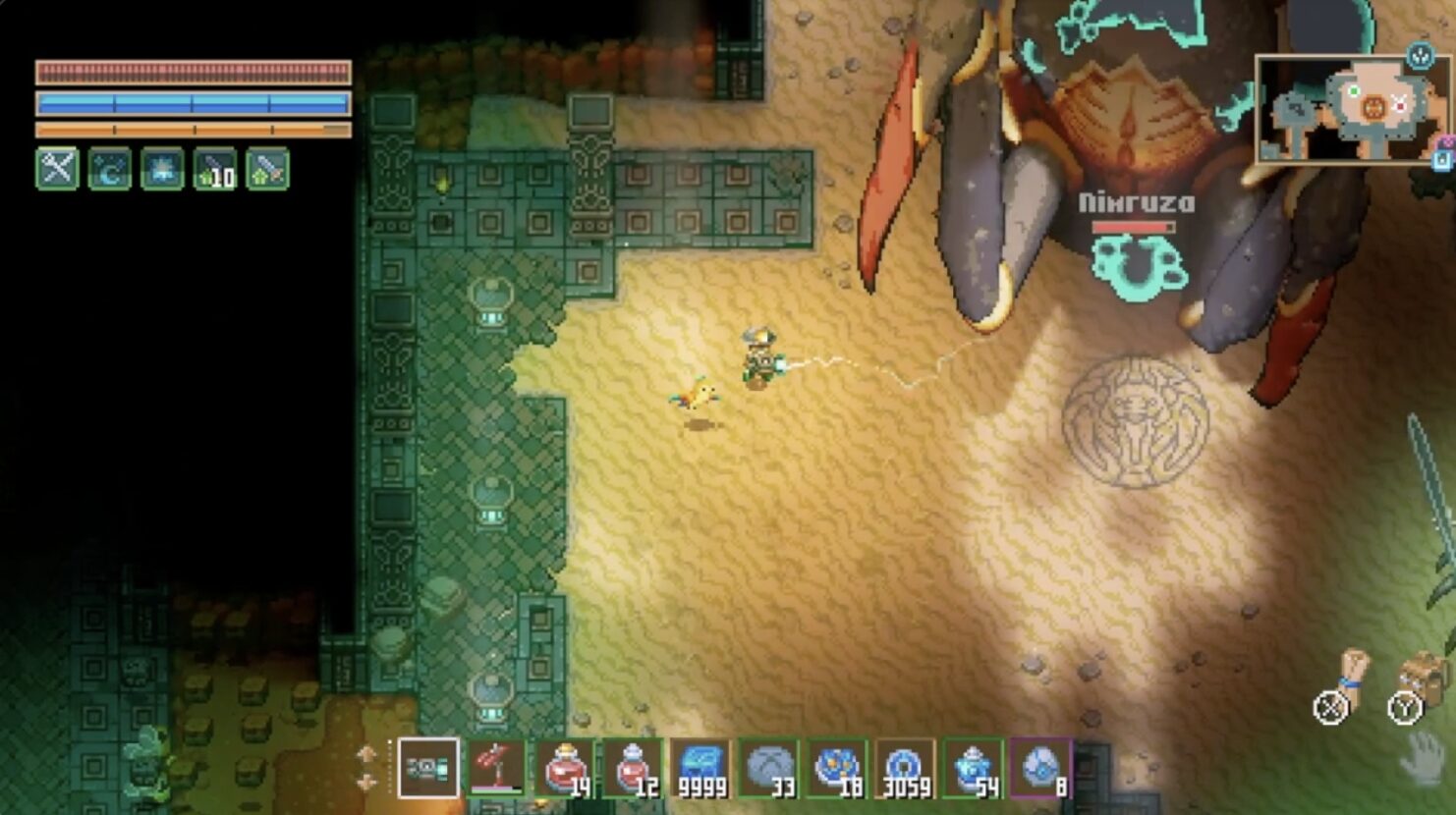Inspect the blue glow buff icon
Screen dimensions: 1456x815
tap(162, 169)
